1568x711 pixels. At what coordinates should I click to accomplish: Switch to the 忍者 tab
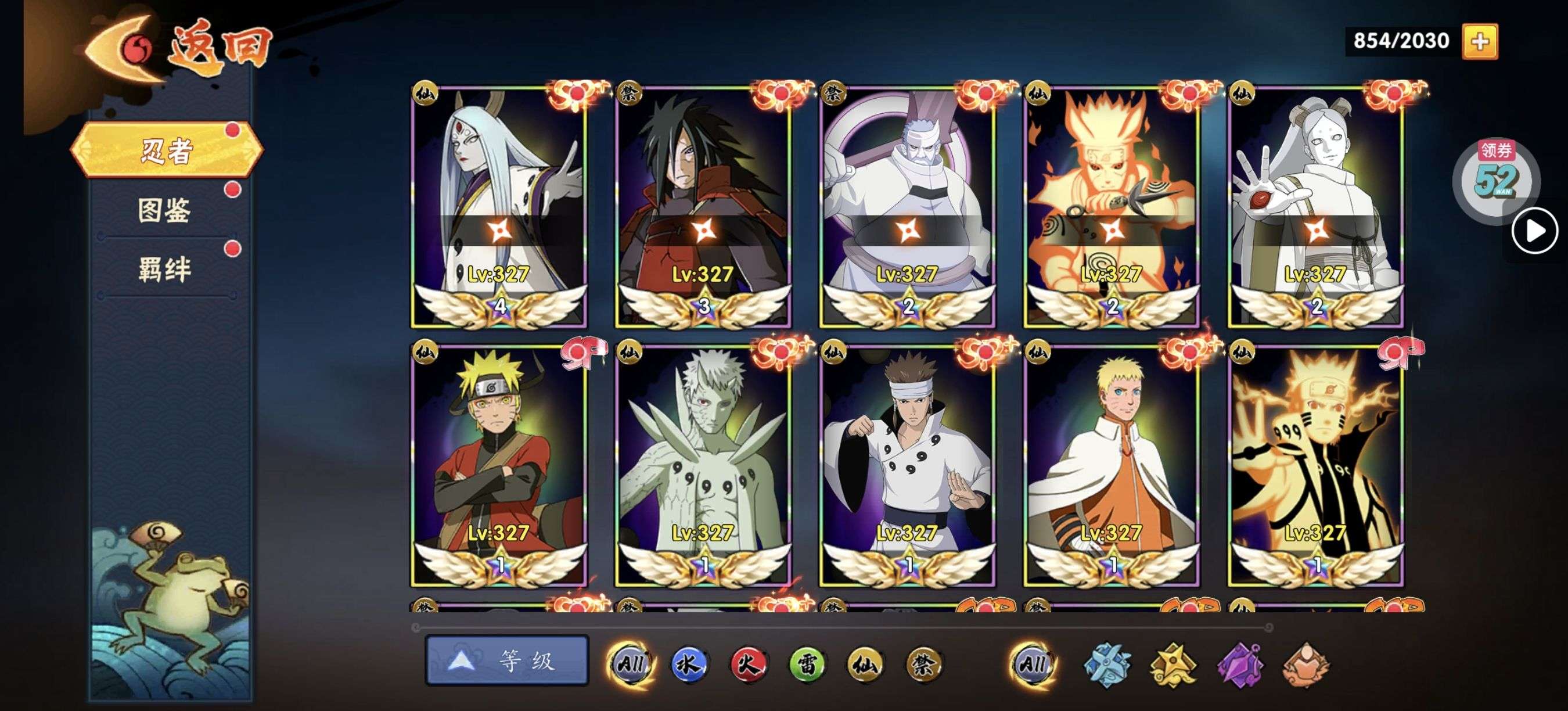pos(166,150)
